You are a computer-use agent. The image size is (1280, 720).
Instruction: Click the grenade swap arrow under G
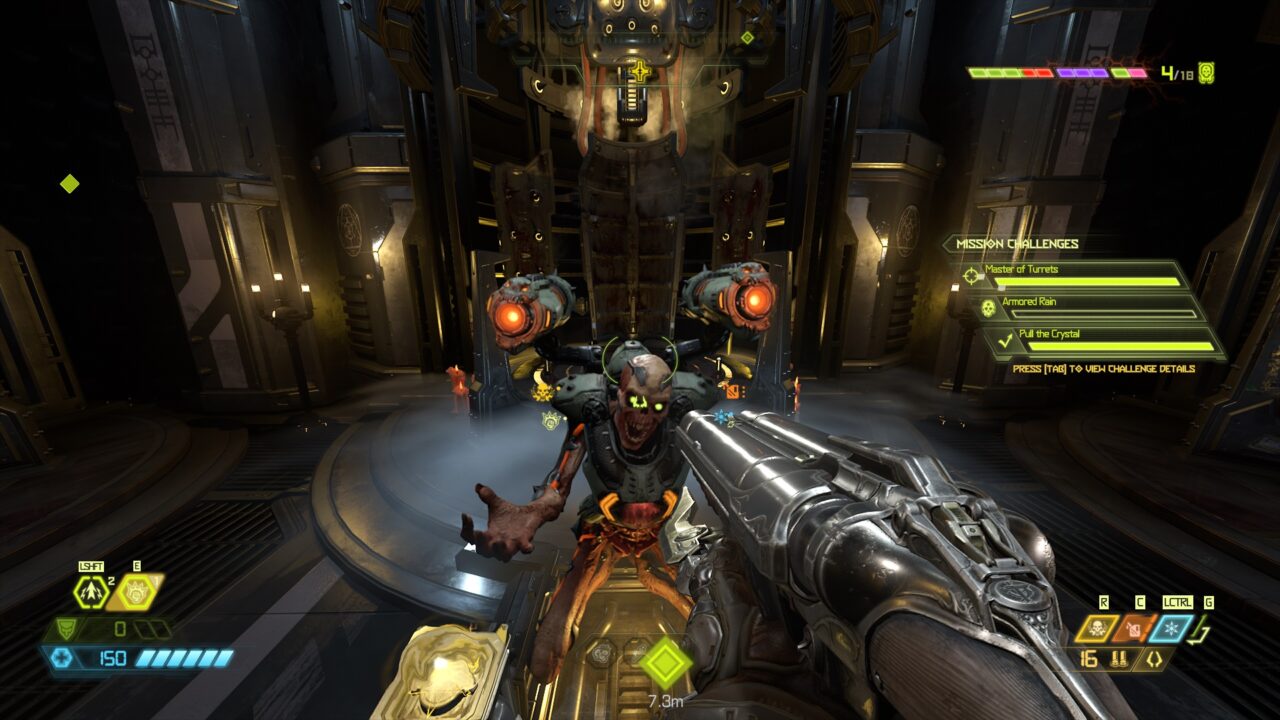click(1198, 629)
